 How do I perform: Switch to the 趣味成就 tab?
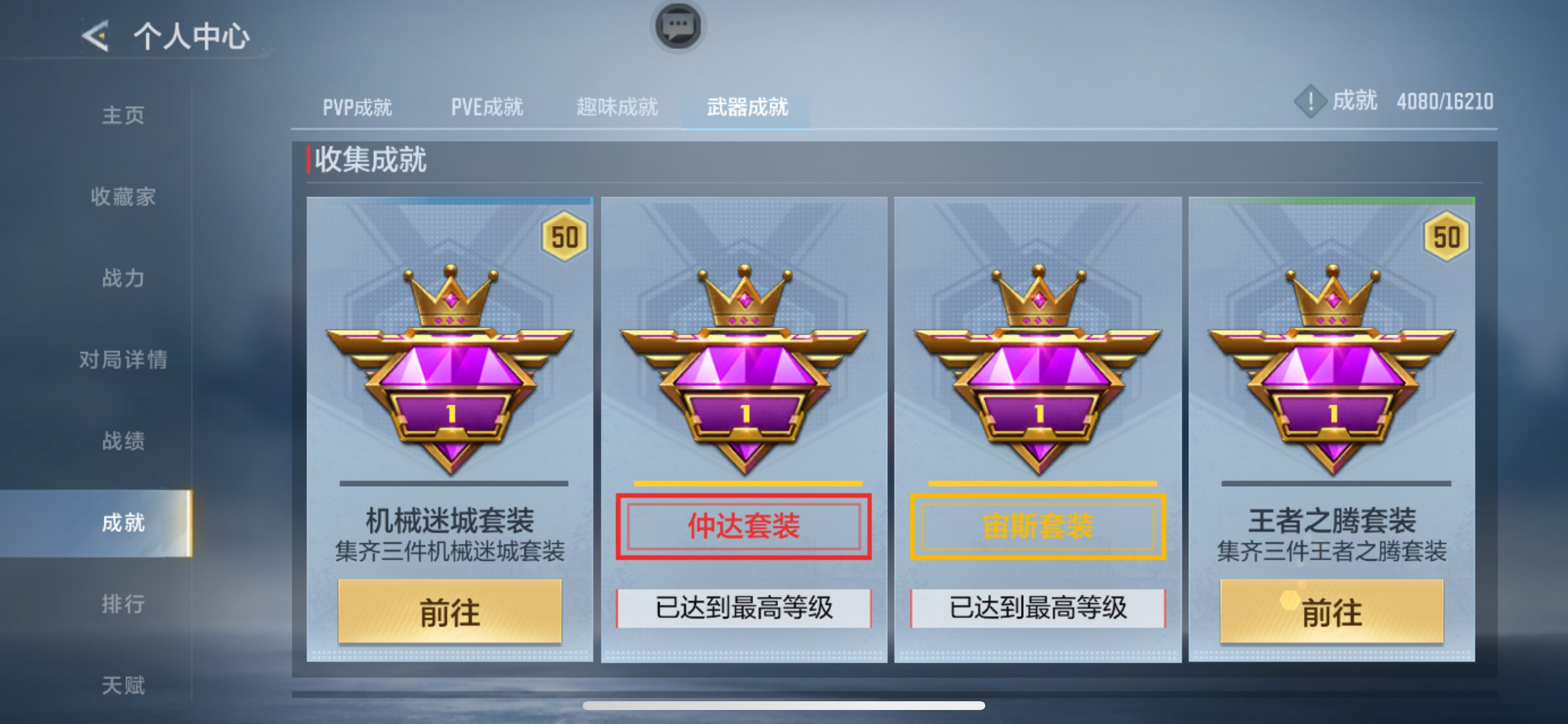coord(617,107)
